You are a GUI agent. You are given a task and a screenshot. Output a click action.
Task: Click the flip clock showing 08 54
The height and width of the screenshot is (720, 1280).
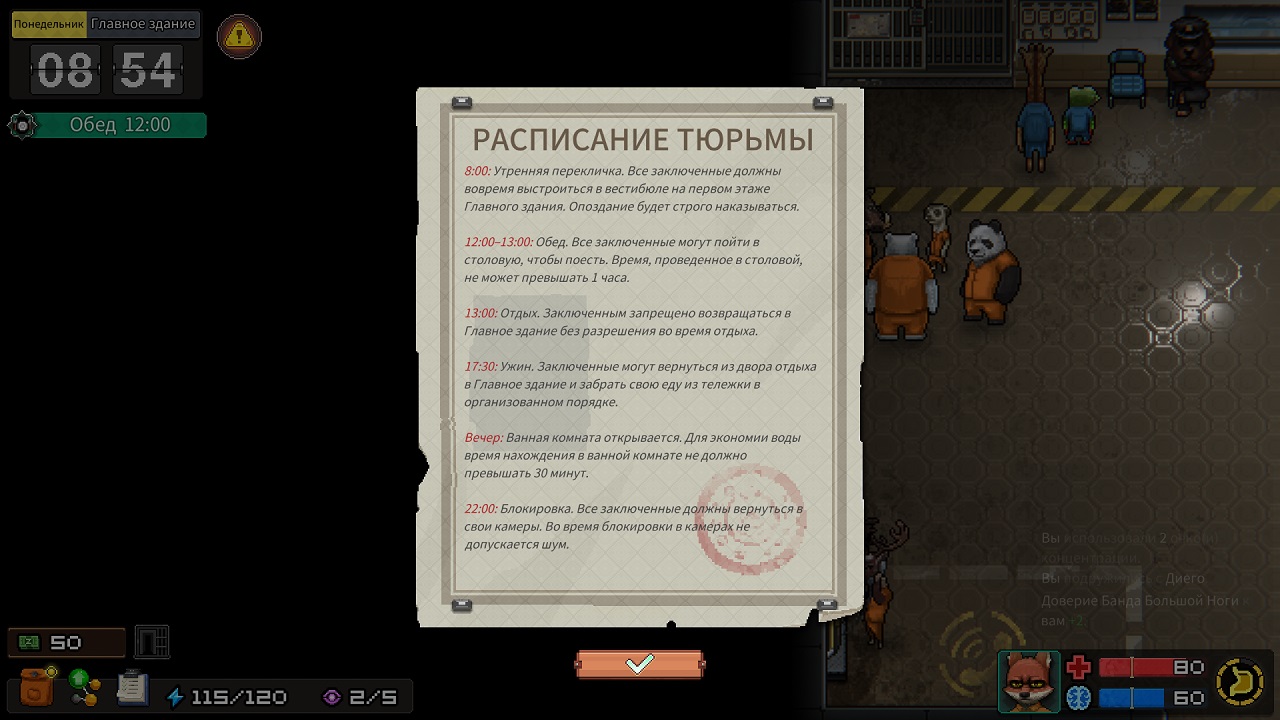(105, 69)
